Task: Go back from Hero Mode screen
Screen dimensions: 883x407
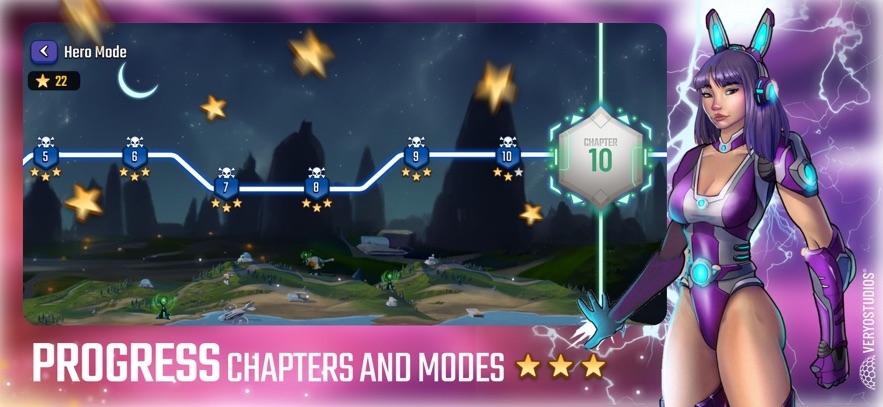Action: 44,51
